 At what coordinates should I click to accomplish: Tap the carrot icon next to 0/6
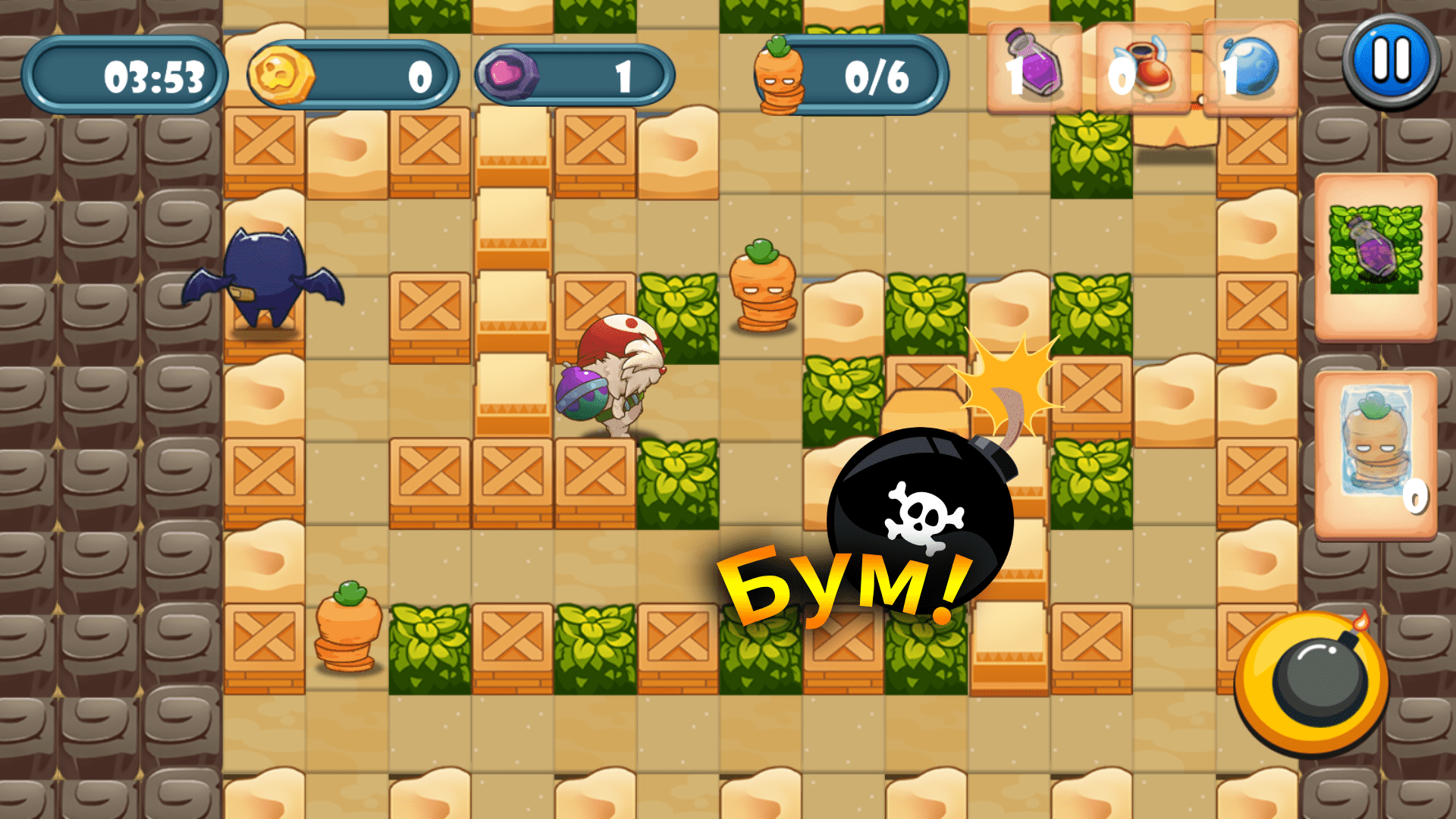point(777,76)
